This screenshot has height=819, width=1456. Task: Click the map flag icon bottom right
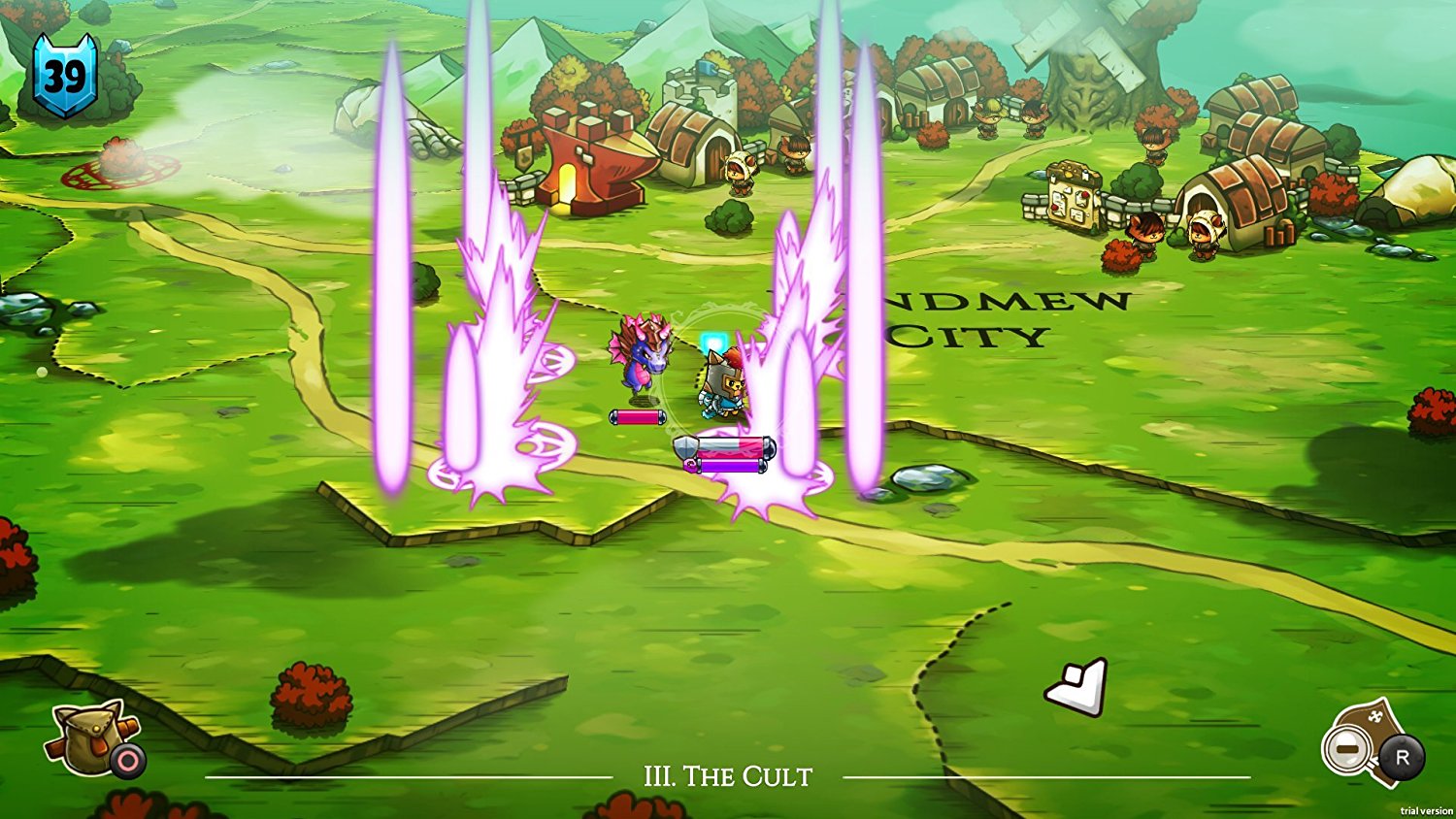pyautogui.click(x=1369, y=739)
